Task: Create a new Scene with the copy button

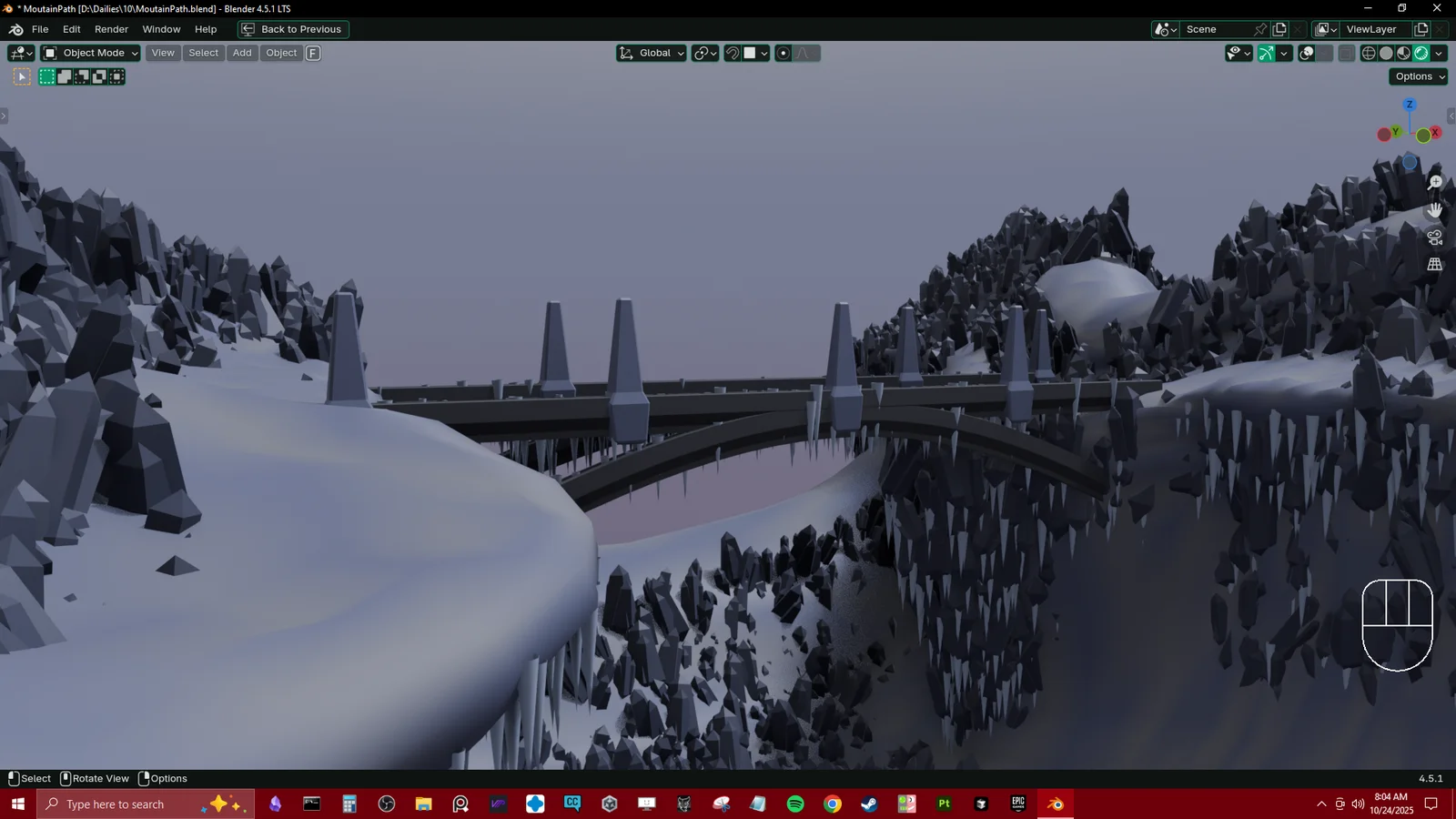Action: 1279,29
